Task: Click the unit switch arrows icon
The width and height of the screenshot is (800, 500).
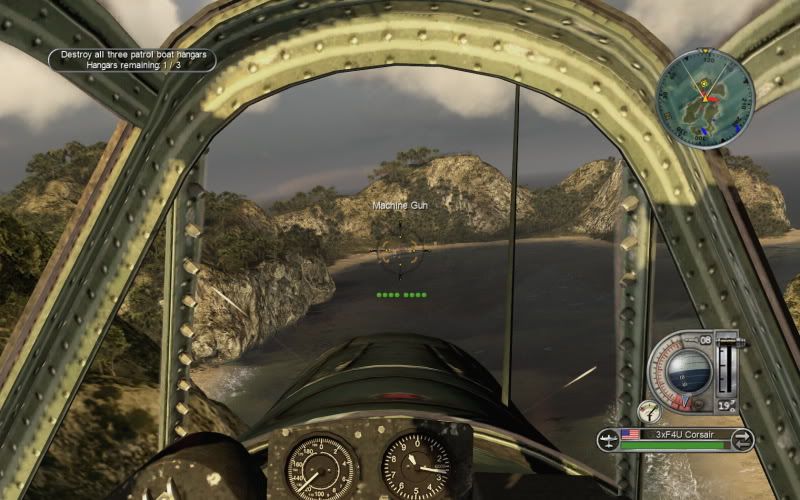Action: coord(742,438)
